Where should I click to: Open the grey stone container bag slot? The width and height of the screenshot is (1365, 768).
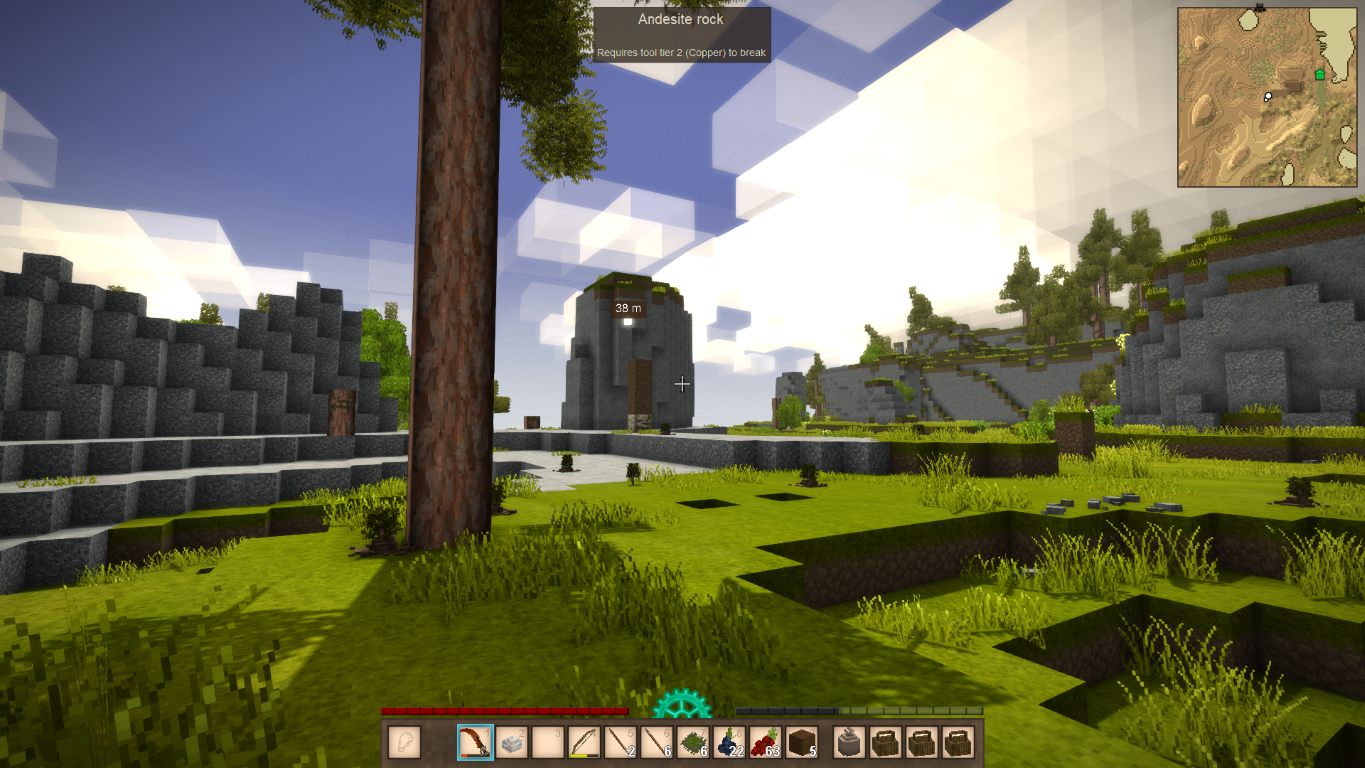pyautogui.click(x=849, y=742)
